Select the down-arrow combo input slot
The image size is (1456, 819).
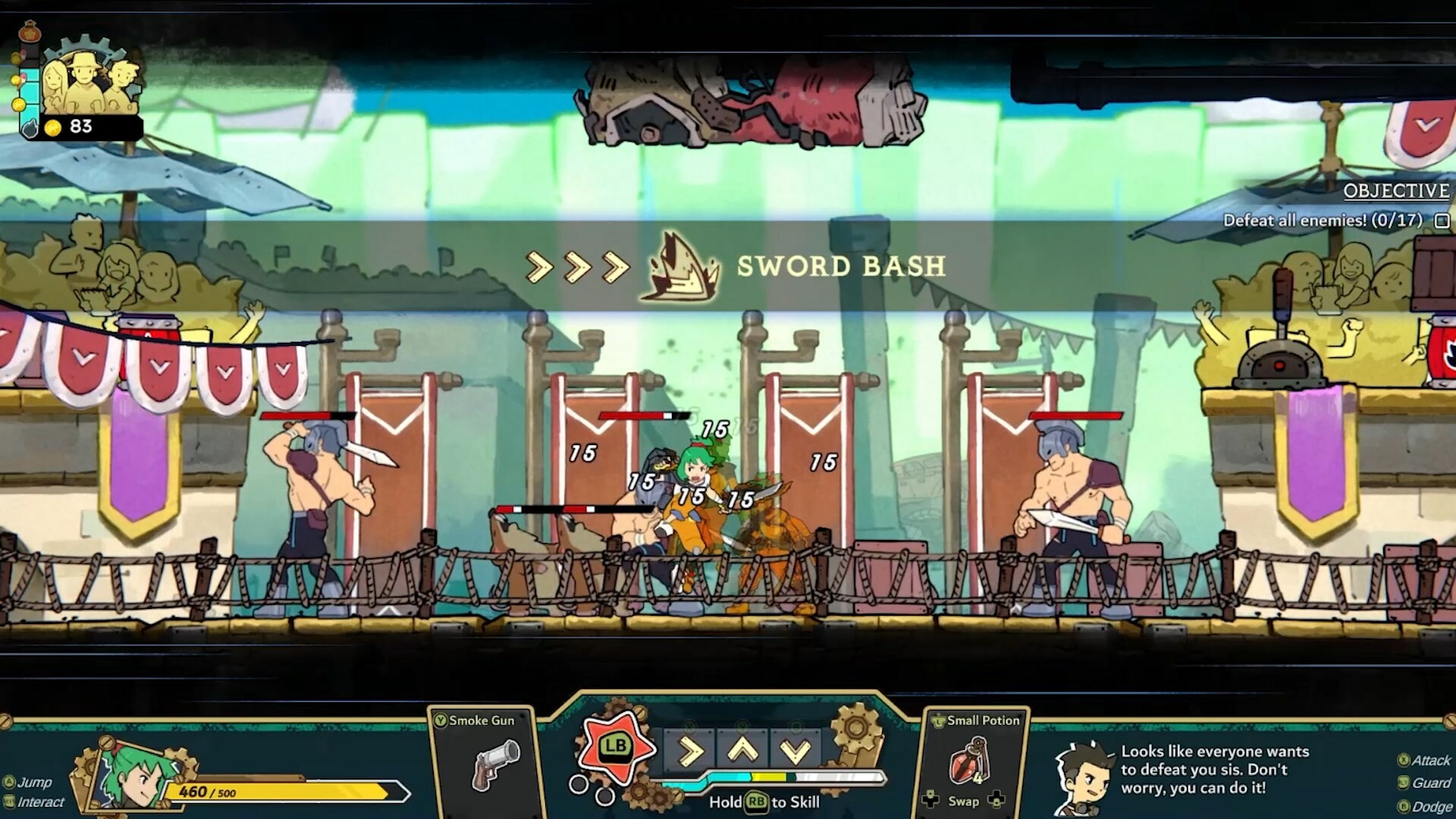pyautogui.click(x=795, y=752)
